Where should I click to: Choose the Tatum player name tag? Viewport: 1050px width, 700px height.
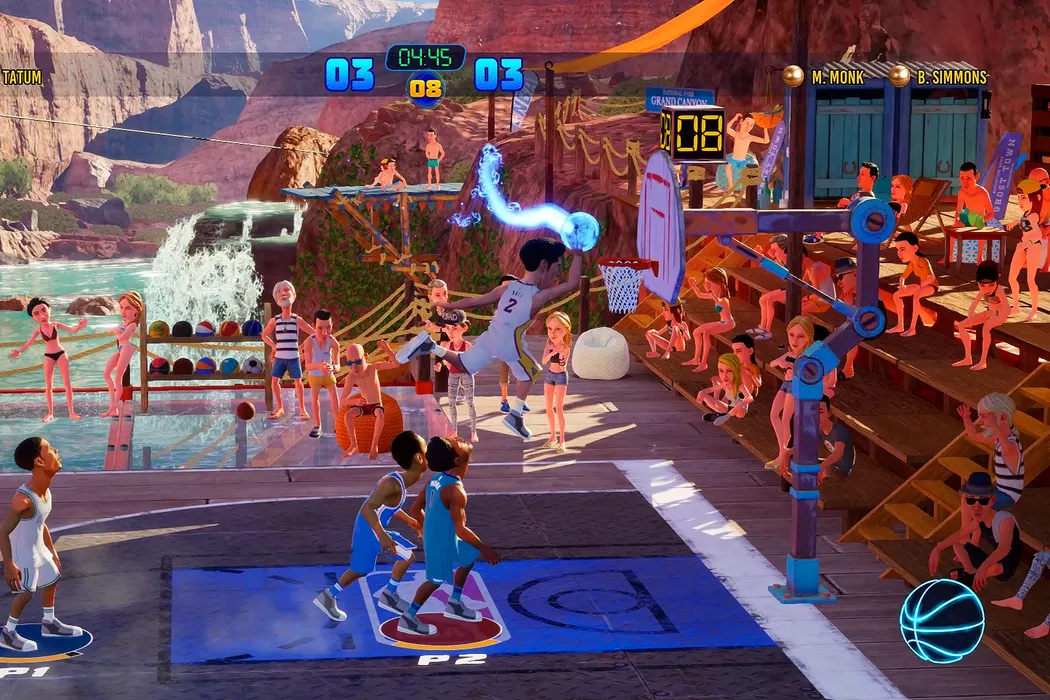pos(22,77)
